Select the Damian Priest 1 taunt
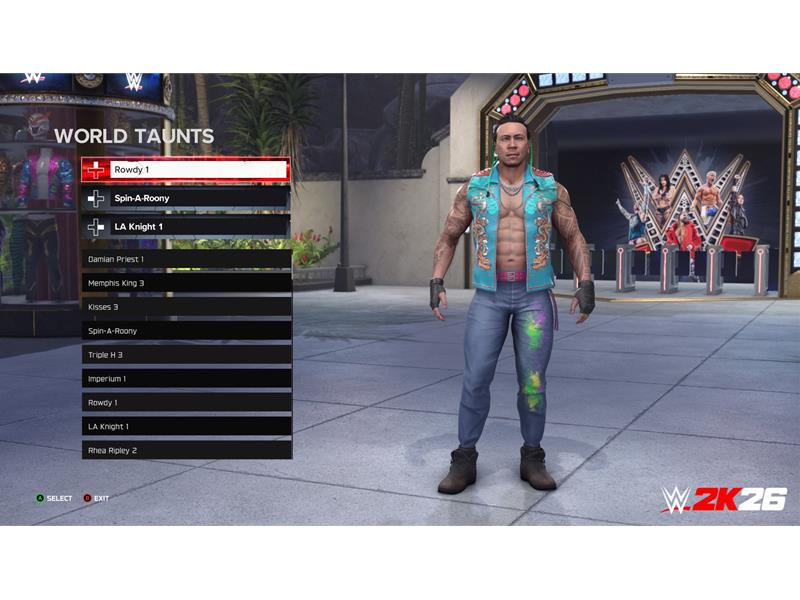The image size is (800, 600). click(186, 259)
